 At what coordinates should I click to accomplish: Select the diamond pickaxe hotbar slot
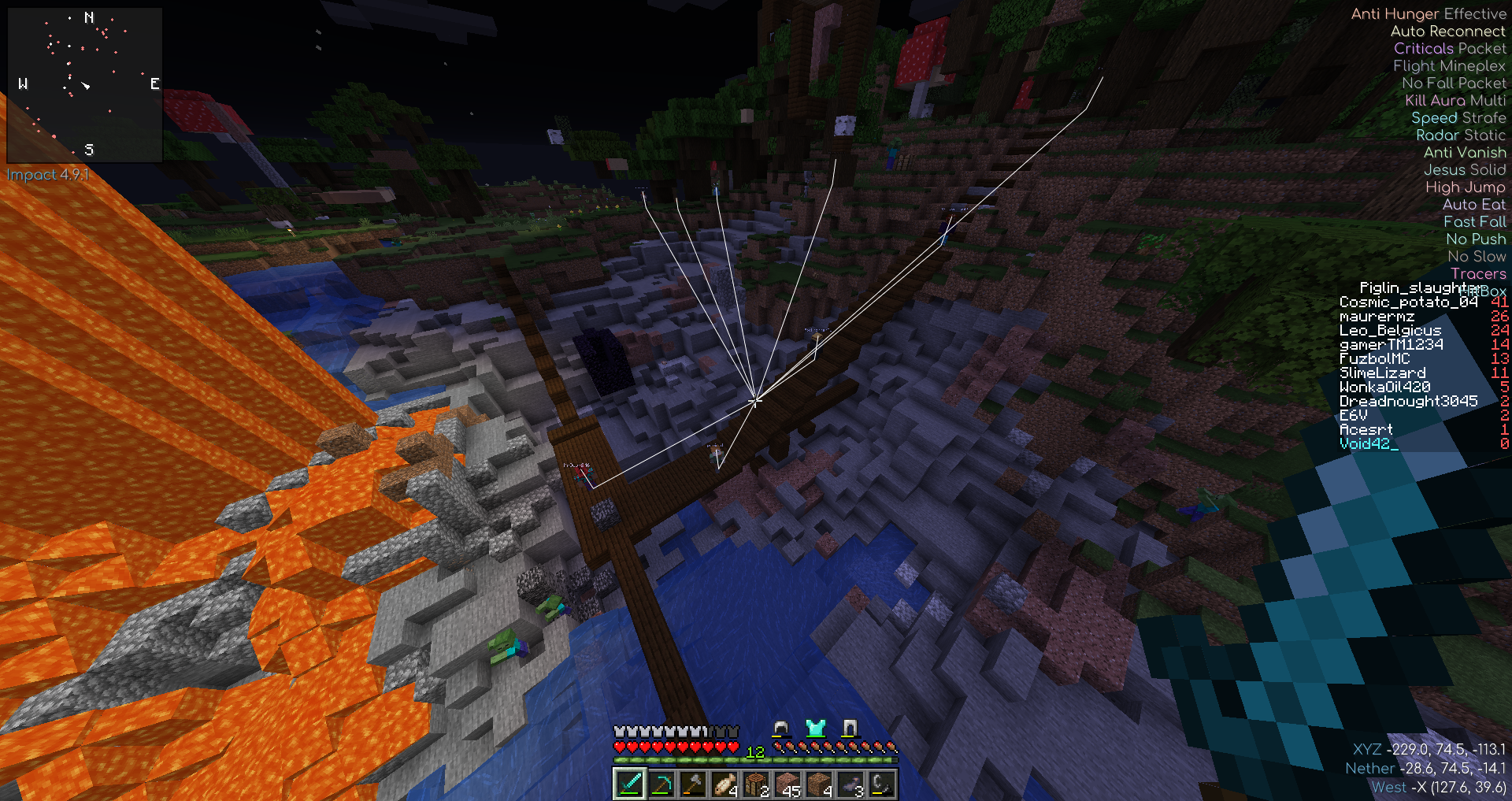tap(661, 784)
